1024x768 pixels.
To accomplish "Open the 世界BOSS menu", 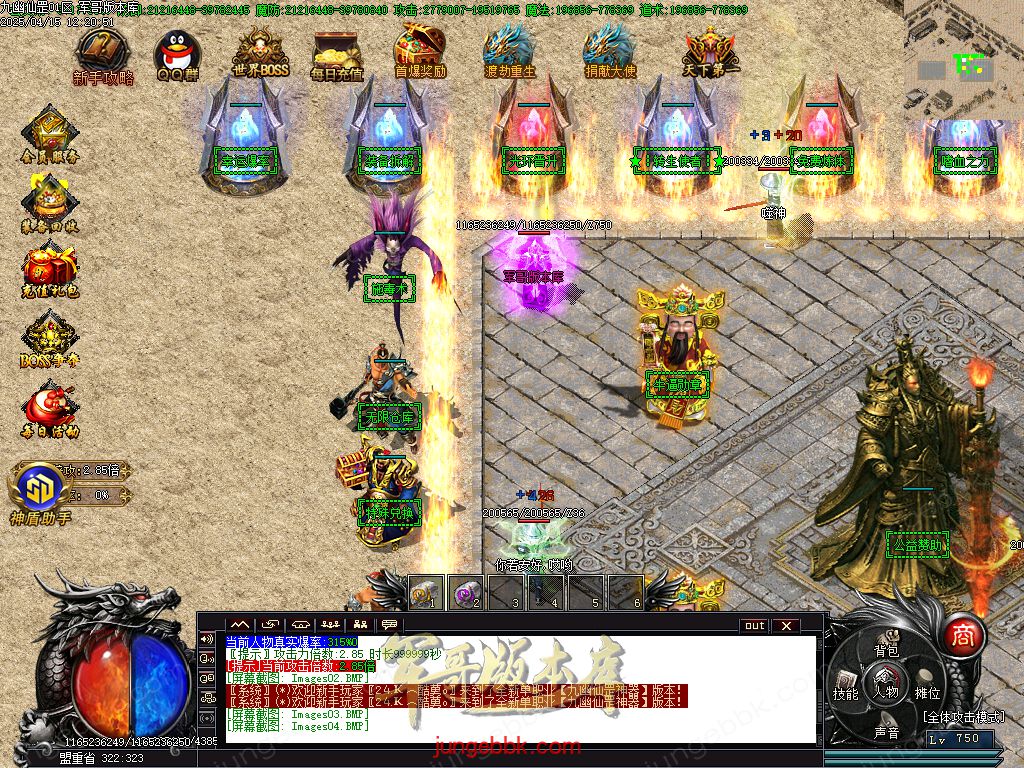I will (x=259, y=53).
